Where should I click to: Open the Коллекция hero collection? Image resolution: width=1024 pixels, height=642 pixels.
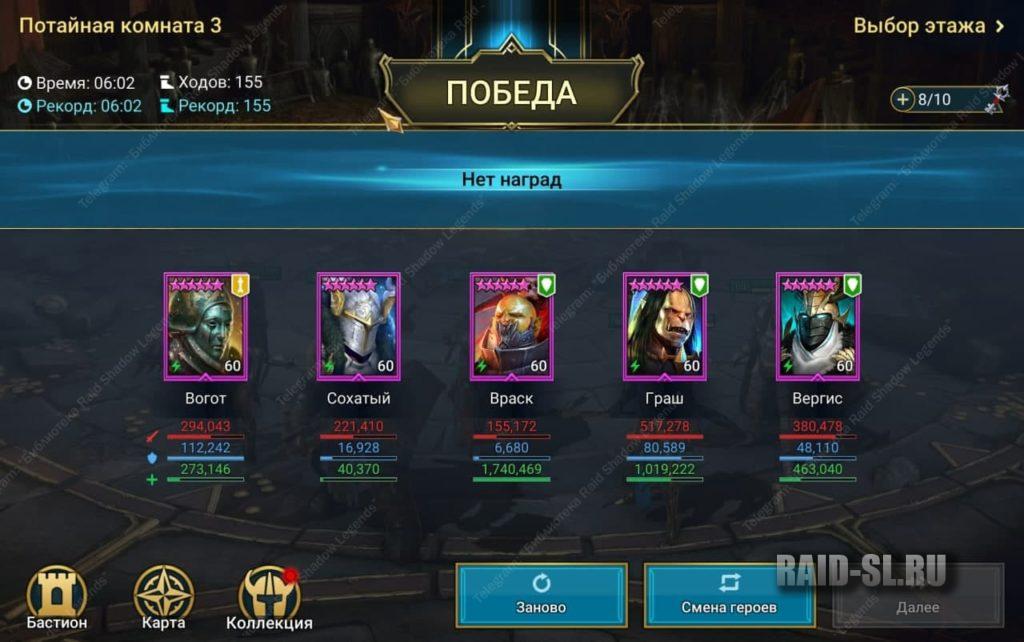[x=269, y=598]
